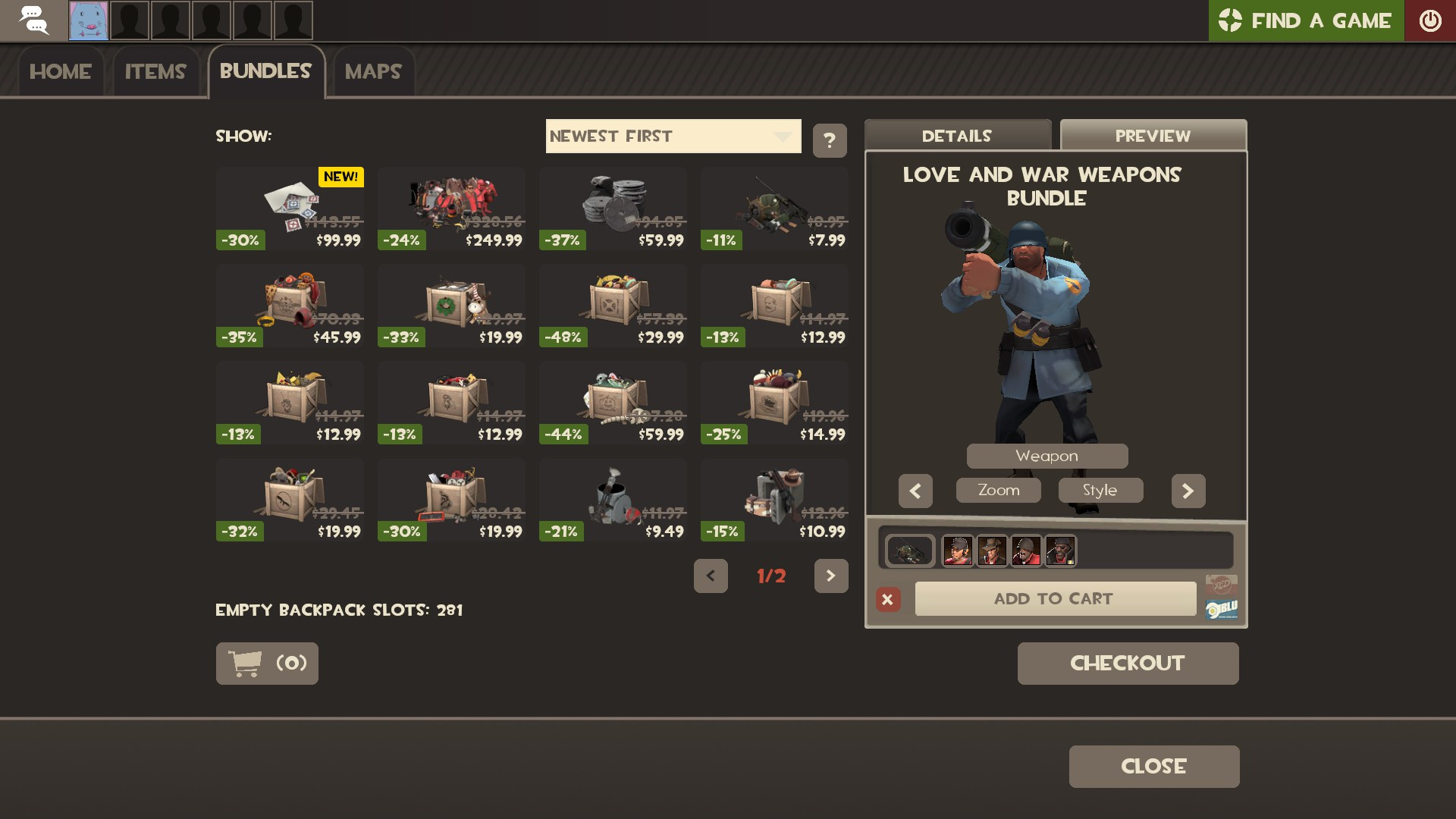Click right chevron to rotate preview model

(x=1188, y=491)
